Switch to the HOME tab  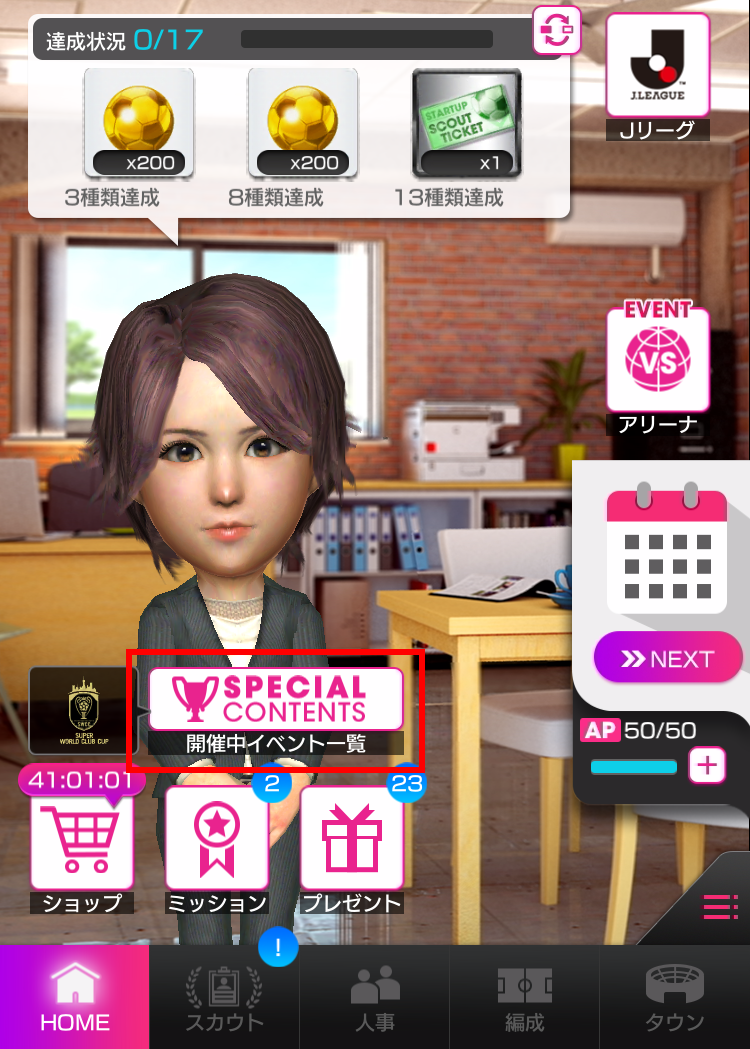click(x=75, y=997)
